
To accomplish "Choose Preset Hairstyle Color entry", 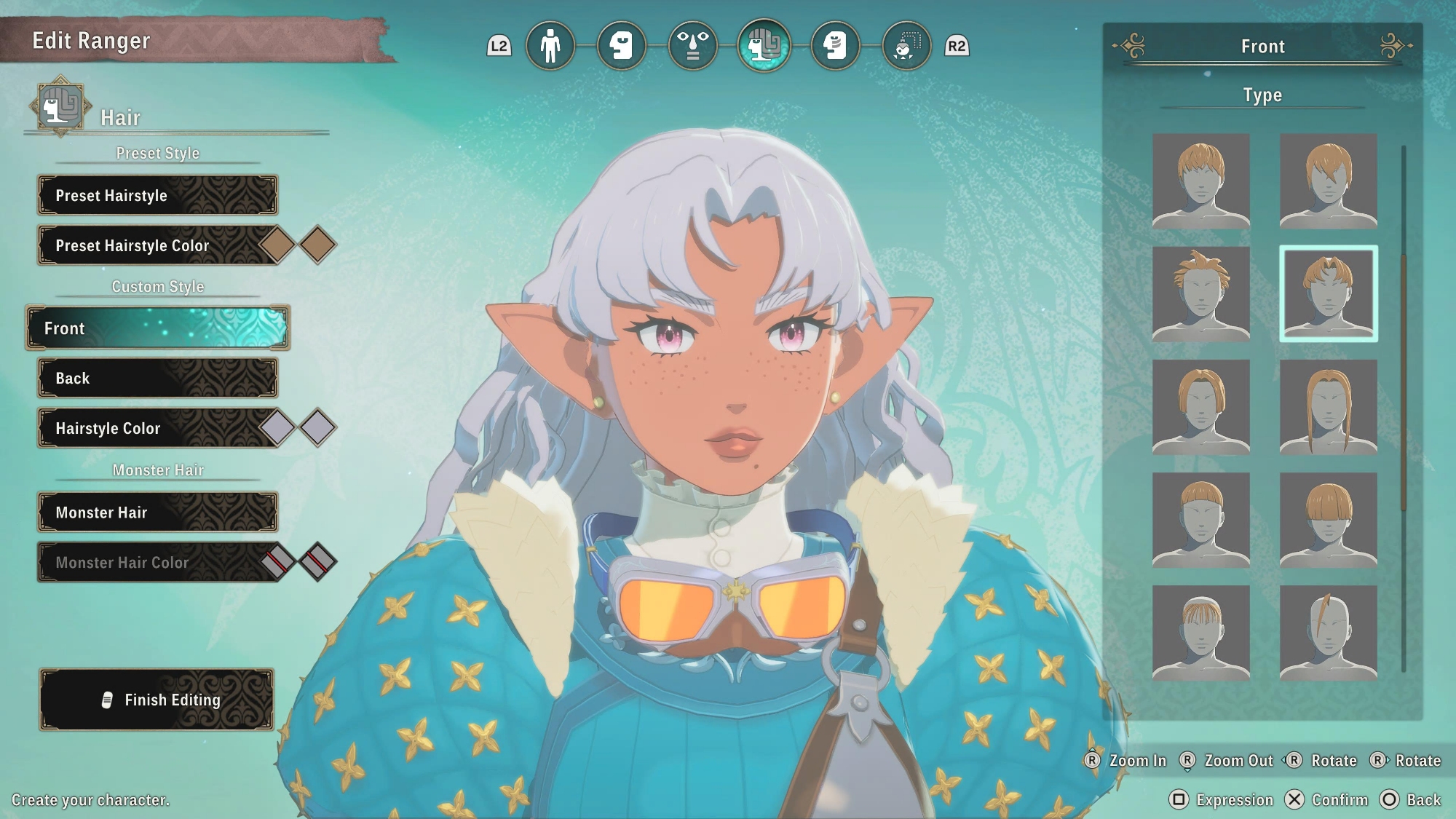I will (x=146, y=245).
